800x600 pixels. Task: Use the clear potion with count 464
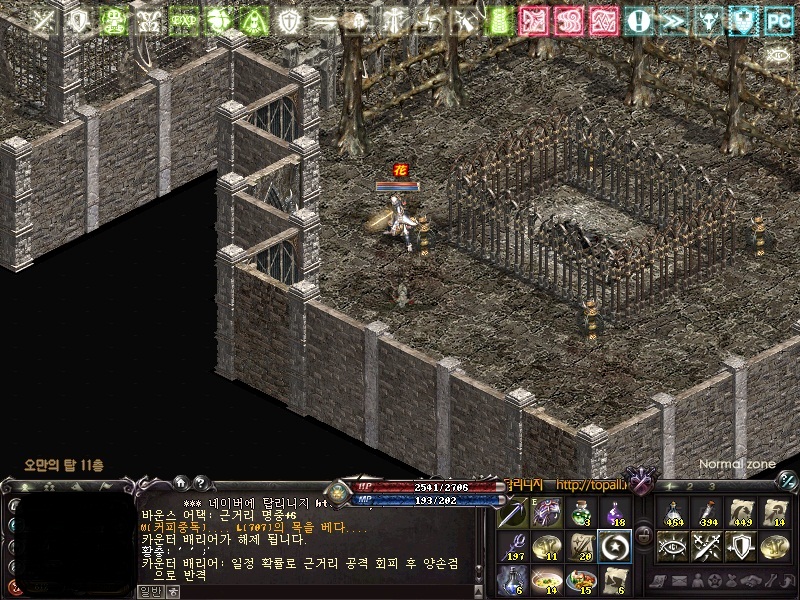point(672,512)
